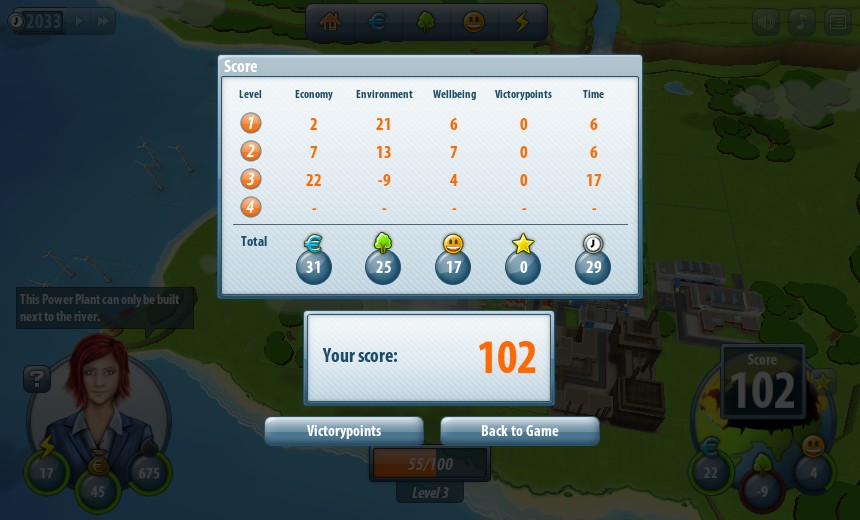The height and width of the screenshot is (520, 860).
Task: Select the euro economy category icon
Action: (x=378, y=22)
